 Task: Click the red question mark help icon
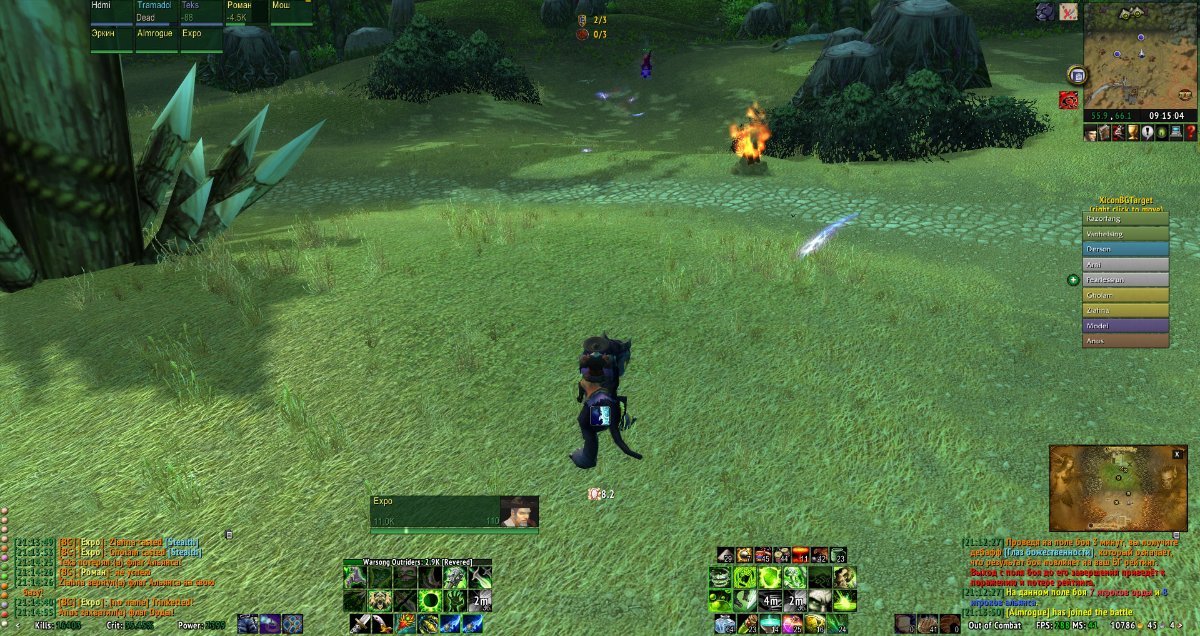coord(1189,133)
